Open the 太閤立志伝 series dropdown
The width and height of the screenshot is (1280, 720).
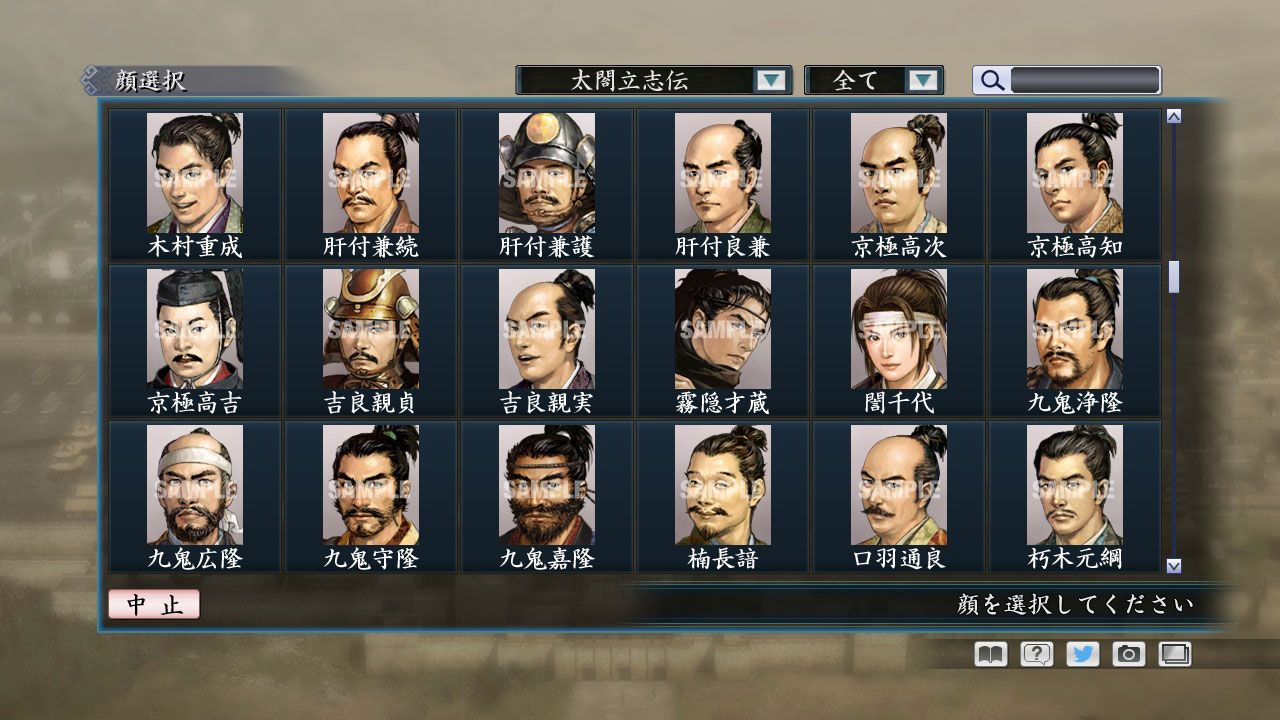[640, 80]
